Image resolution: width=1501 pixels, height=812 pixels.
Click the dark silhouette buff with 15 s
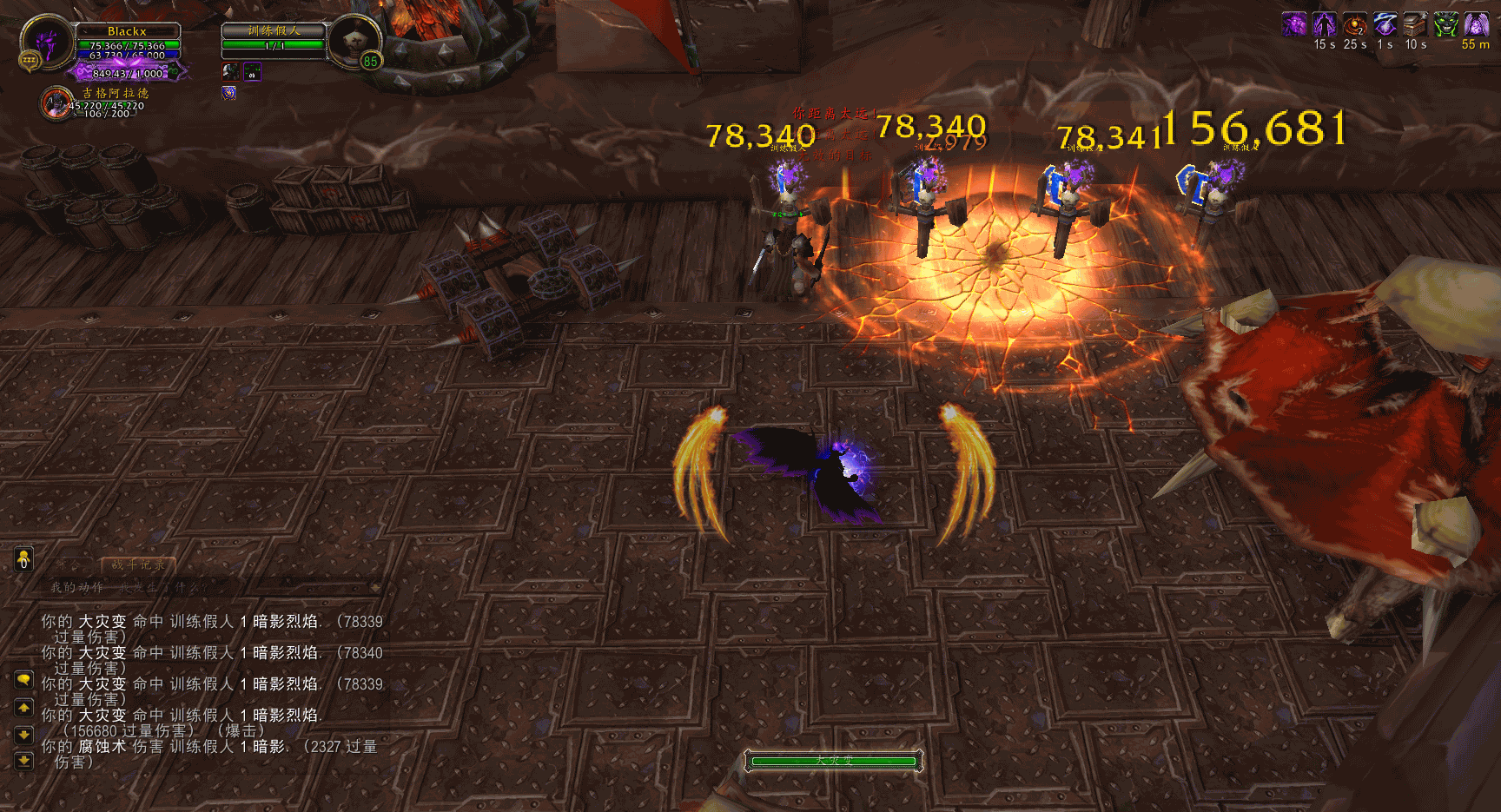click(x=1325, y=24)
